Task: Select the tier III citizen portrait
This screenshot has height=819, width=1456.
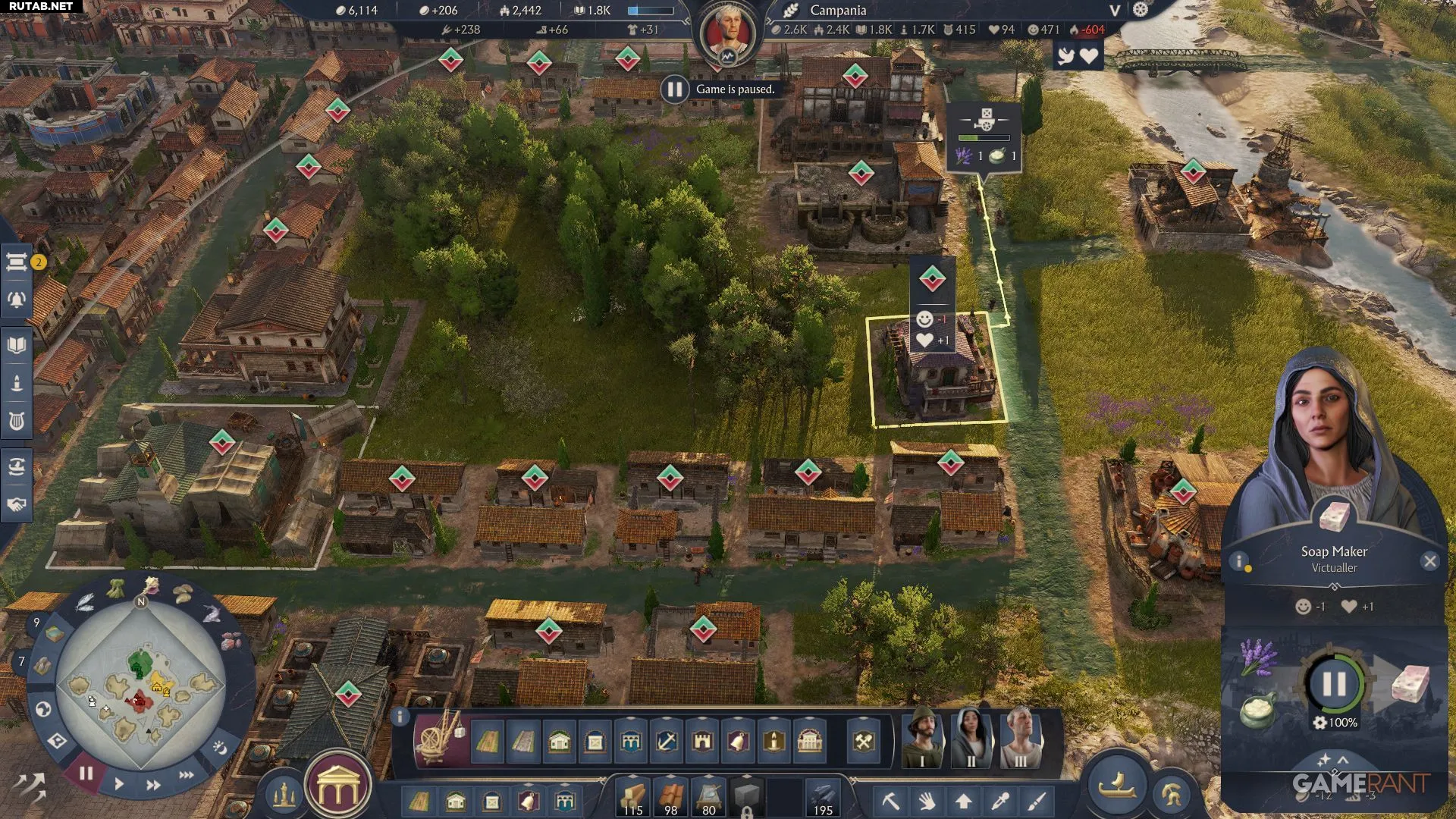Action: [1020, 737]
